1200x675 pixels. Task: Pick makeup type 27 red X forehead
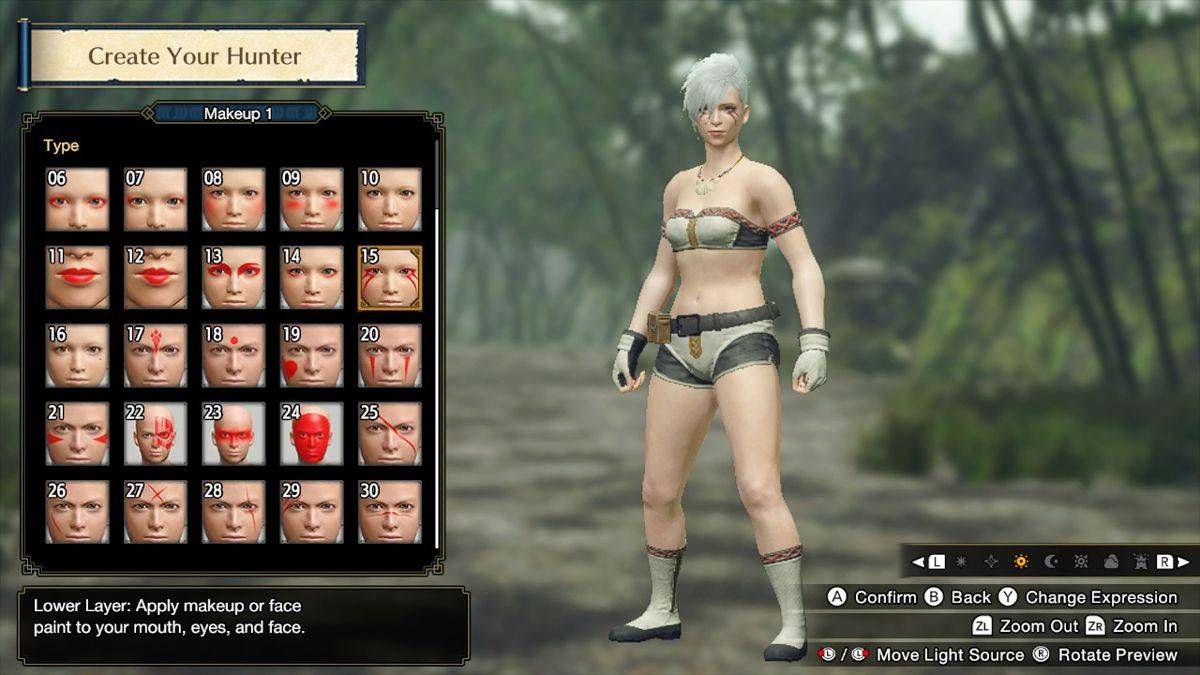pos(155,511)
